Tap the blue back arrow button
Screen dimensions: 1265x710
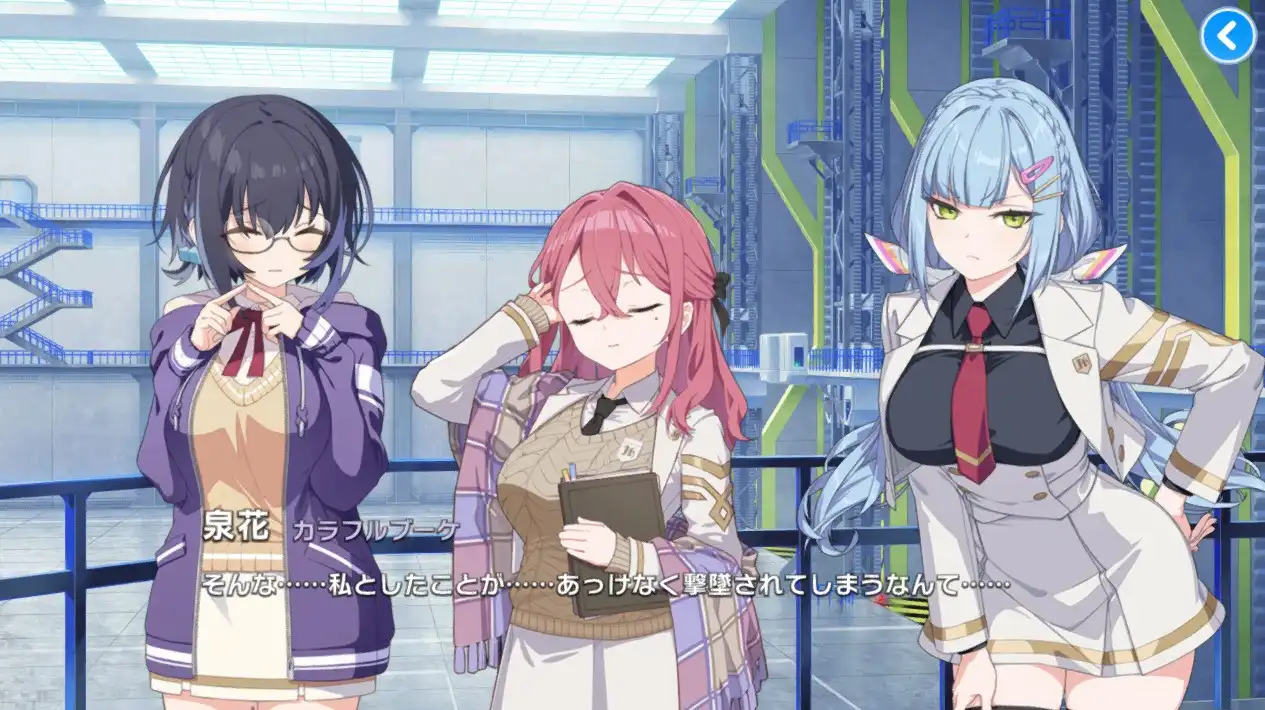tap(1227, 36)
